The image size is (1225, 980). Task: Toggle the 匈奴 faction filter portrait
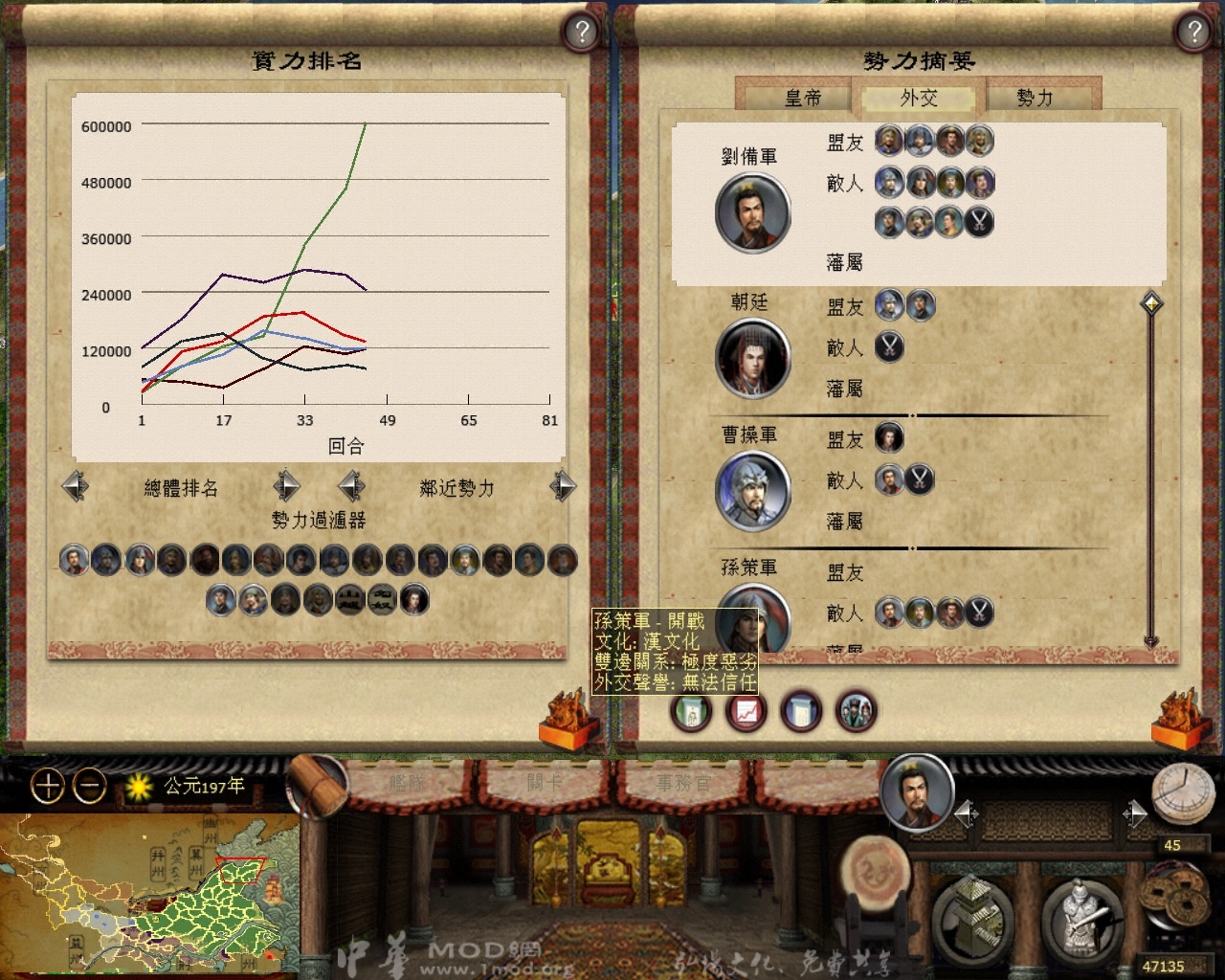pyautogui.click(x=381, y=599)
